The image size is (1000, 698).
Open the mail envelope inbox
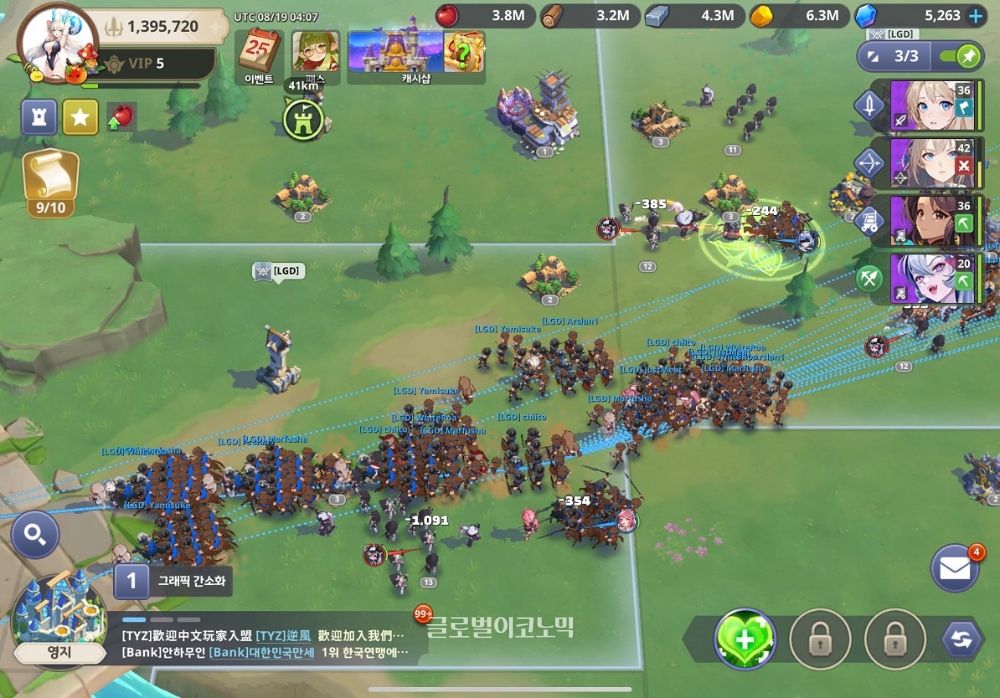coord(954,568)
